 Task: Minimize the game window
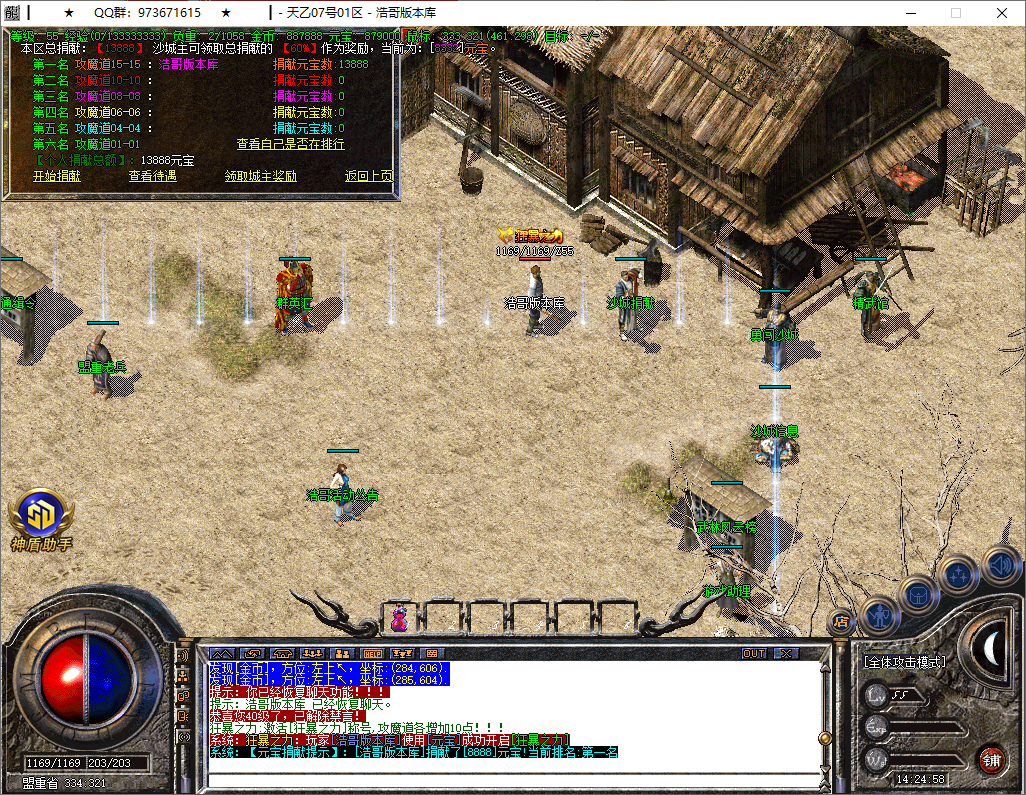tap(908, 13)
